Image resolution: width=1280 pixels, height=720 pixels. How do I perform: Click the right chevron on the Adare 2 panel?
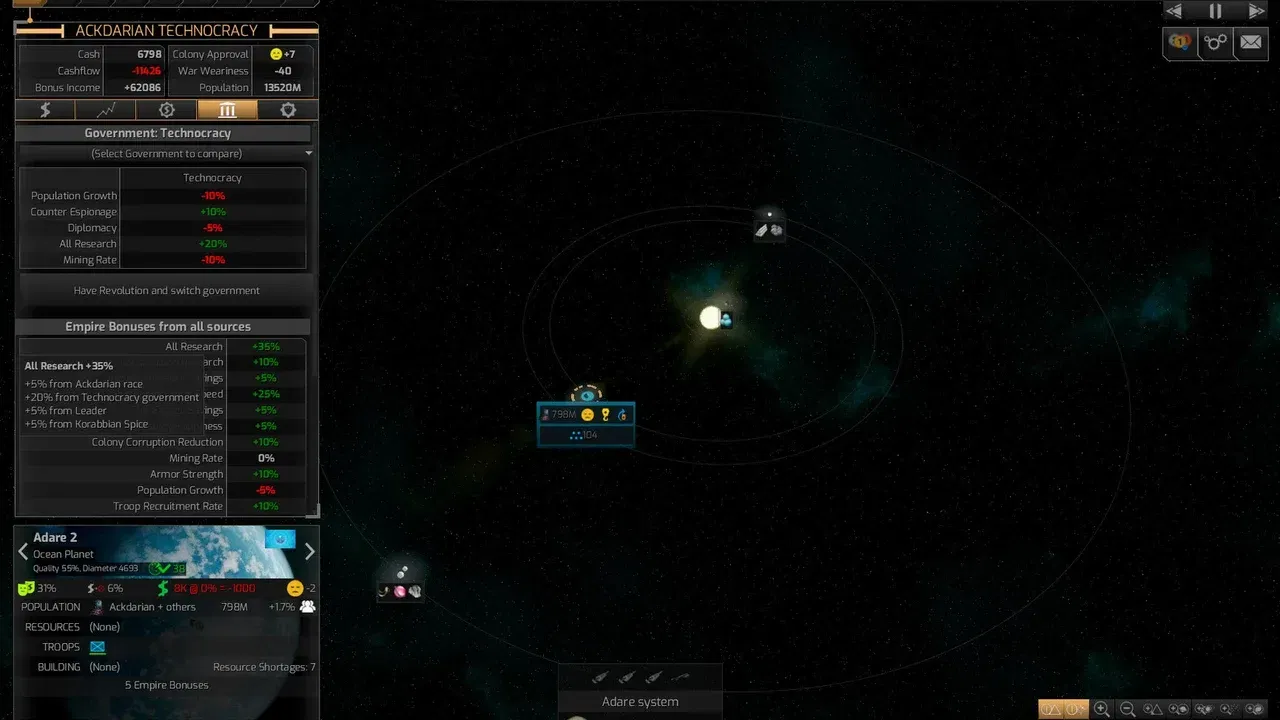[x=309, y=550]
